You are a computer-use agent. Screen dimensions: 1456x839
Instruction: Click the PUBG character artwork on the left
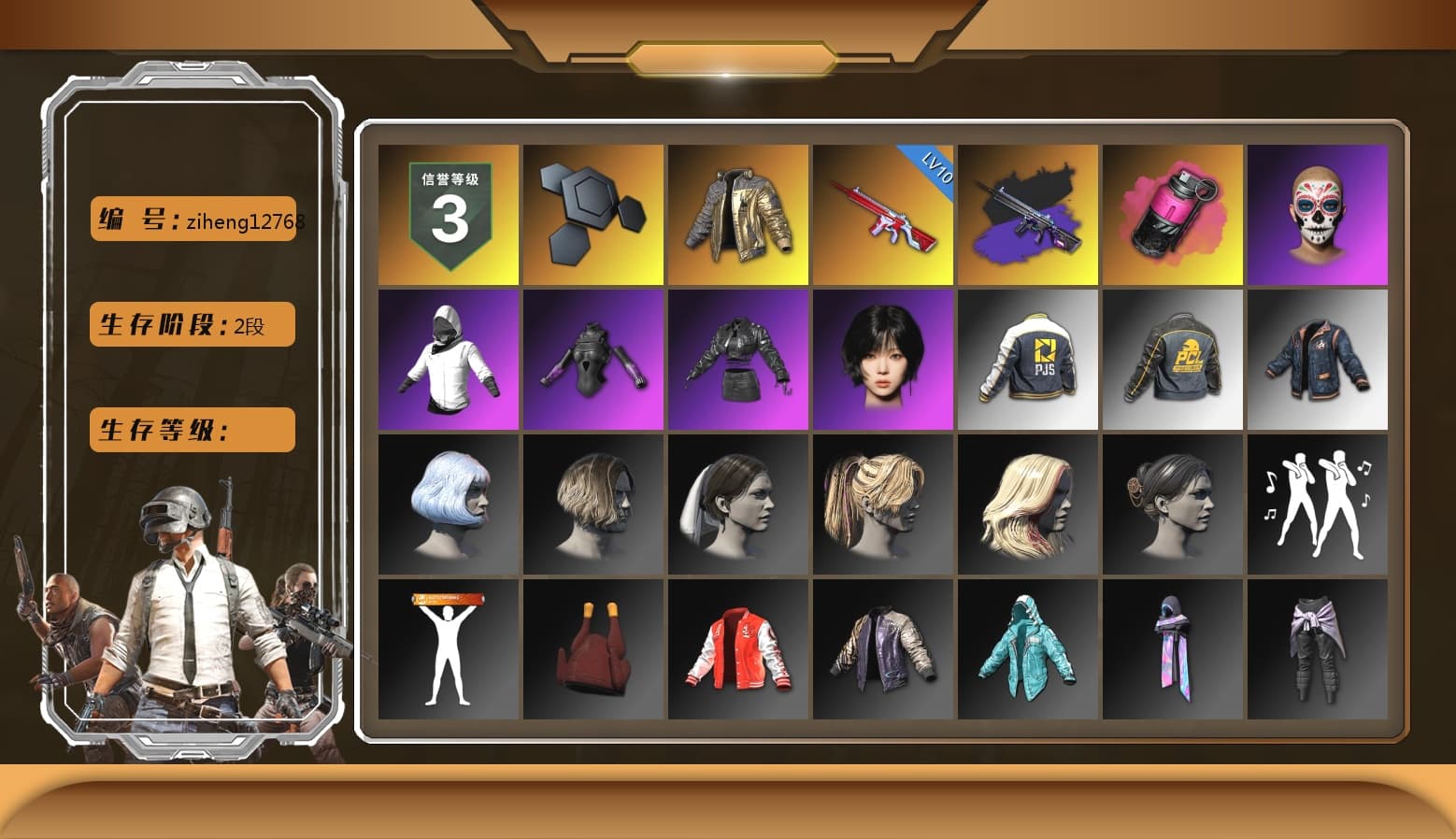[x=187, y=607]
